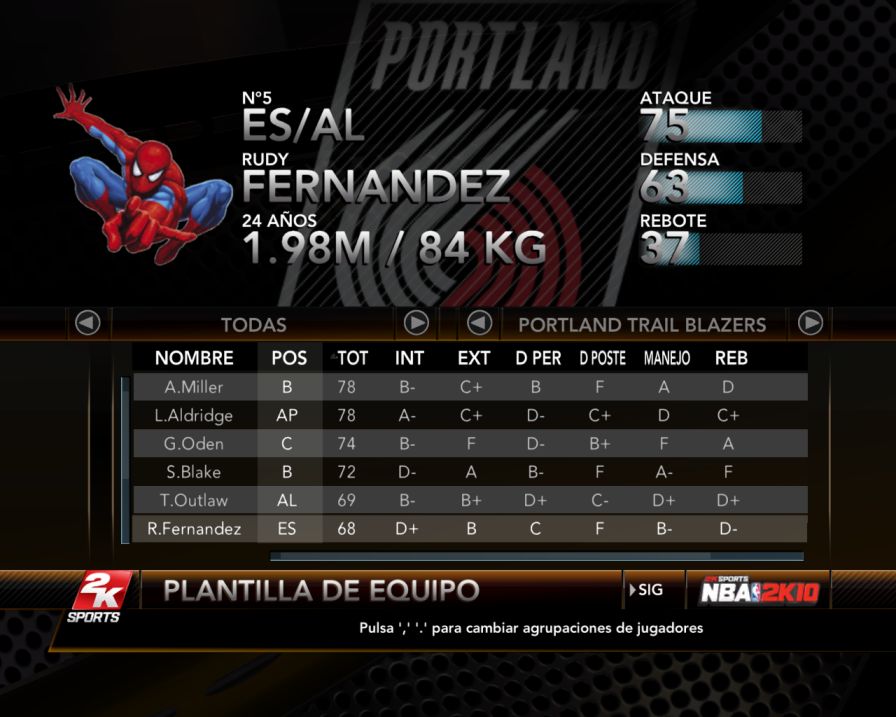
Task: Sort players by MANEJO rating
Action: pos(667,358)
